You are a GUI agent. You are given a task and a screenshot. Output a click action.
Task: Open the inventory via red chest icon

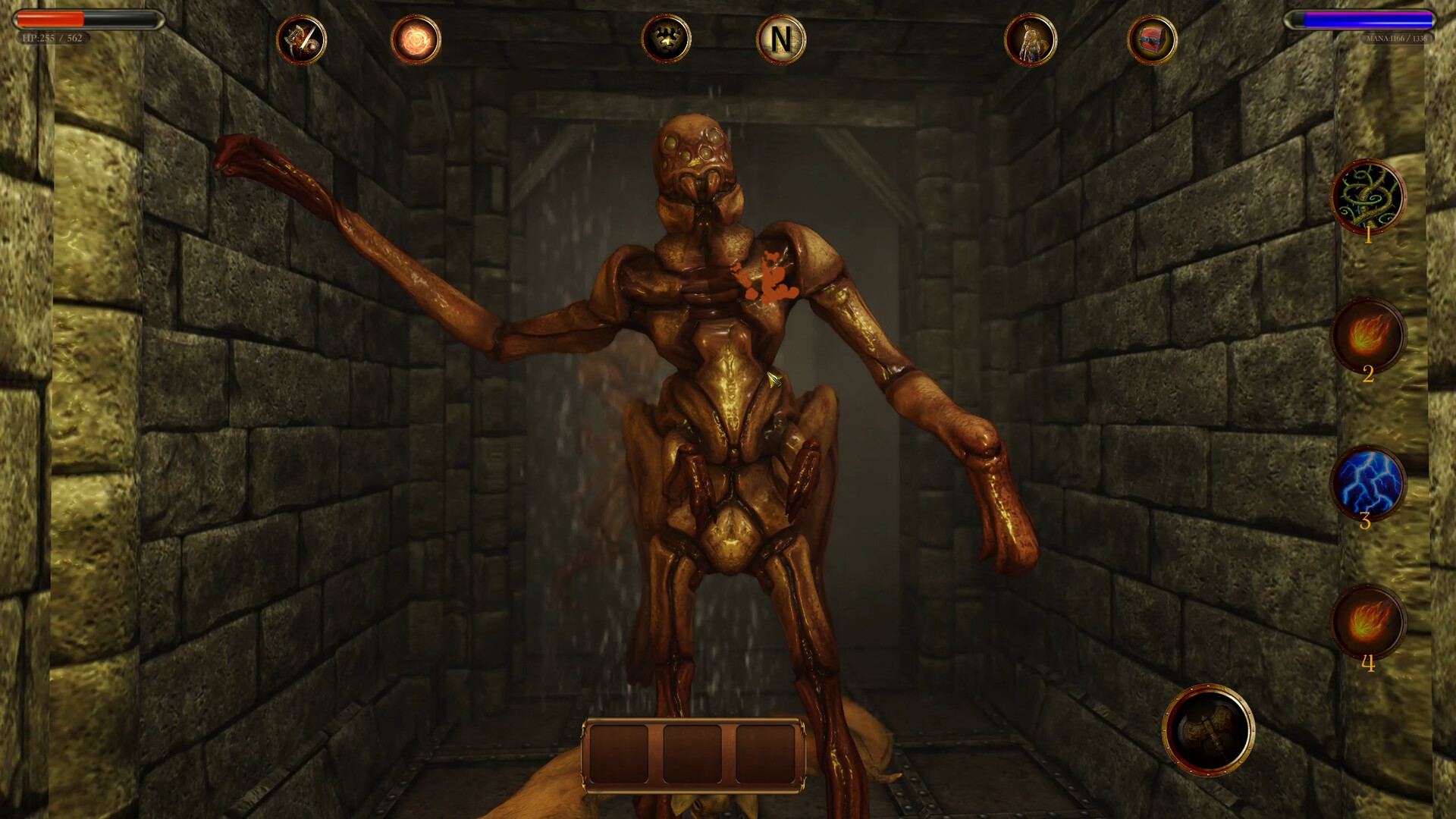tap(1151, 40)
